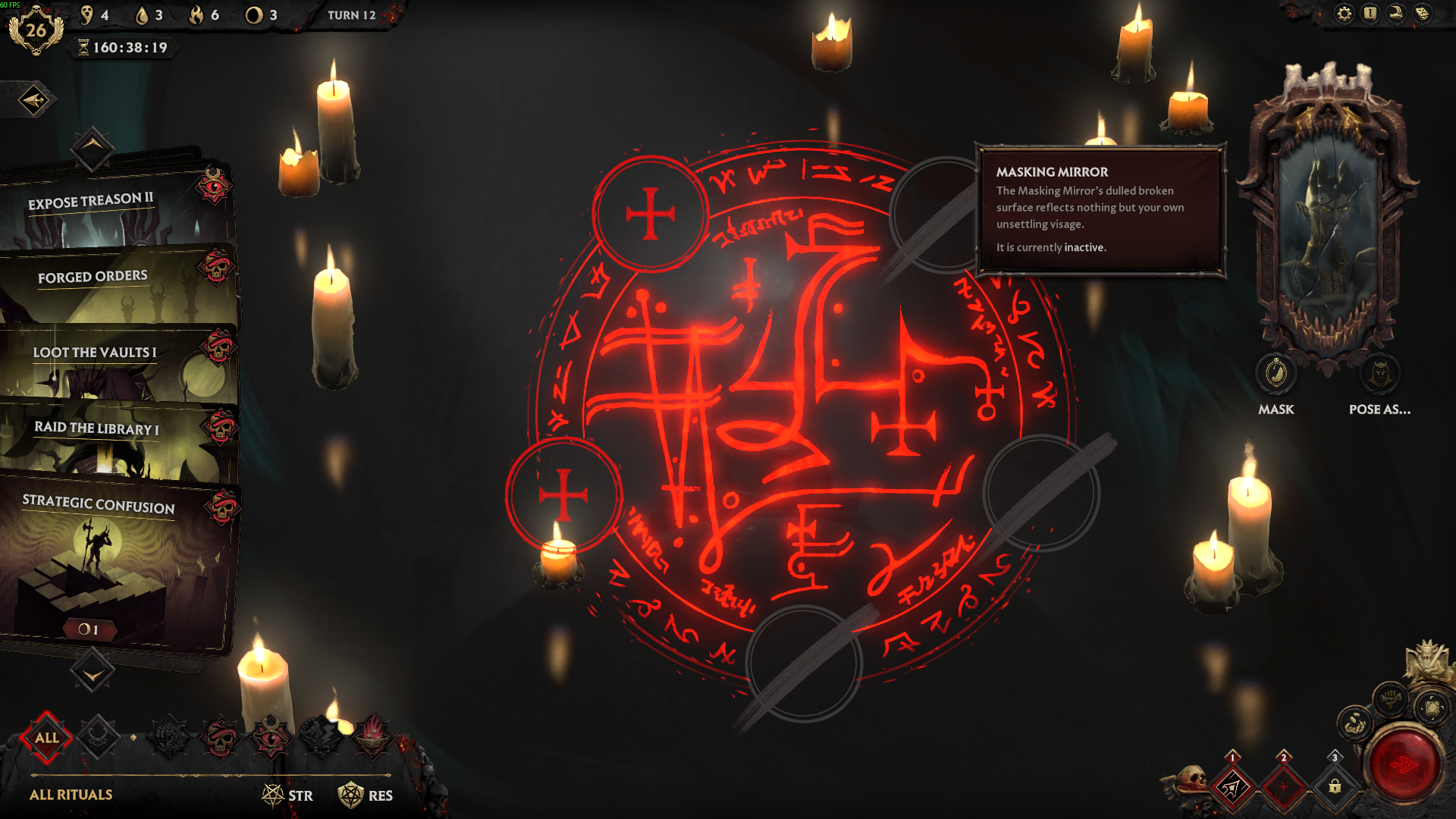Screen dimensions: 1456x819
Task: Filter rituals by the snake-skull category
Action: click(221, 736)
